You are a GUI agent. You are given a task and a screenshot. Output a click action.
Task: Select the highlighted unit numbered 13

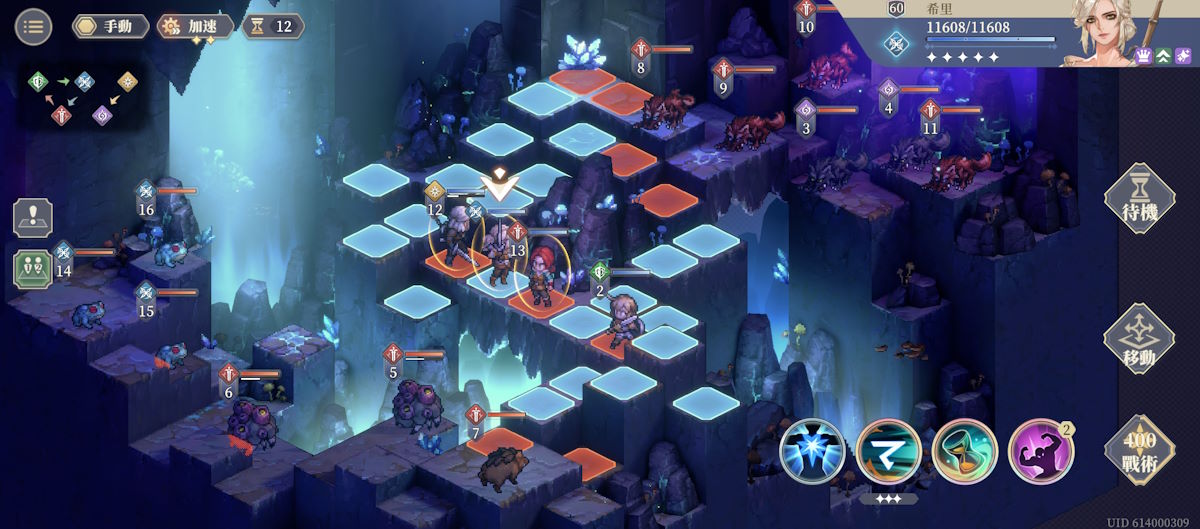498,257
